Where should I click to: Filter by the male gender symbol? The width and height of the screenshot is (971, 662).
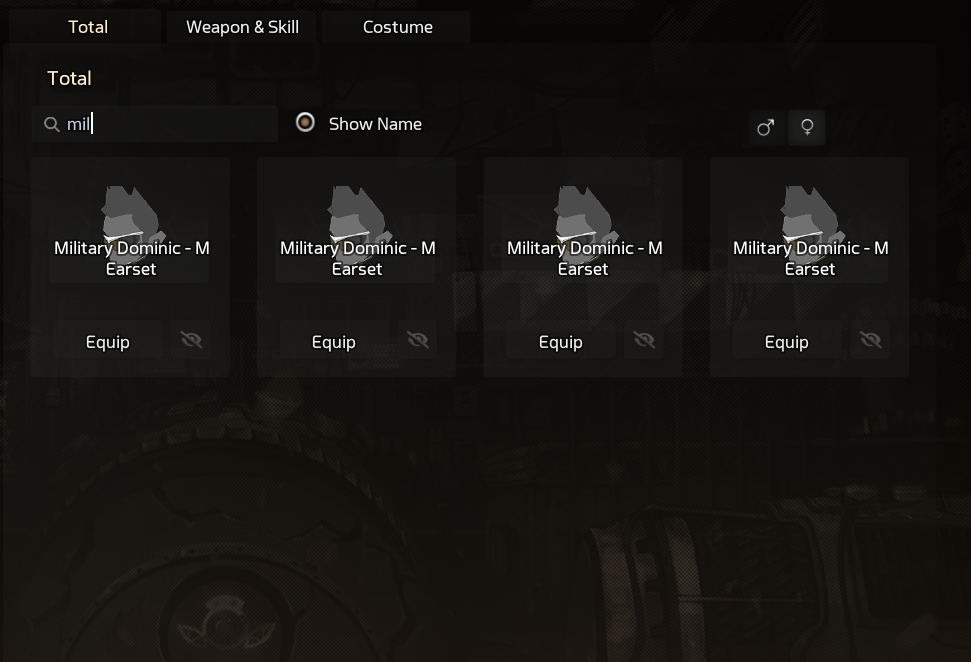[x=766, y=127]
